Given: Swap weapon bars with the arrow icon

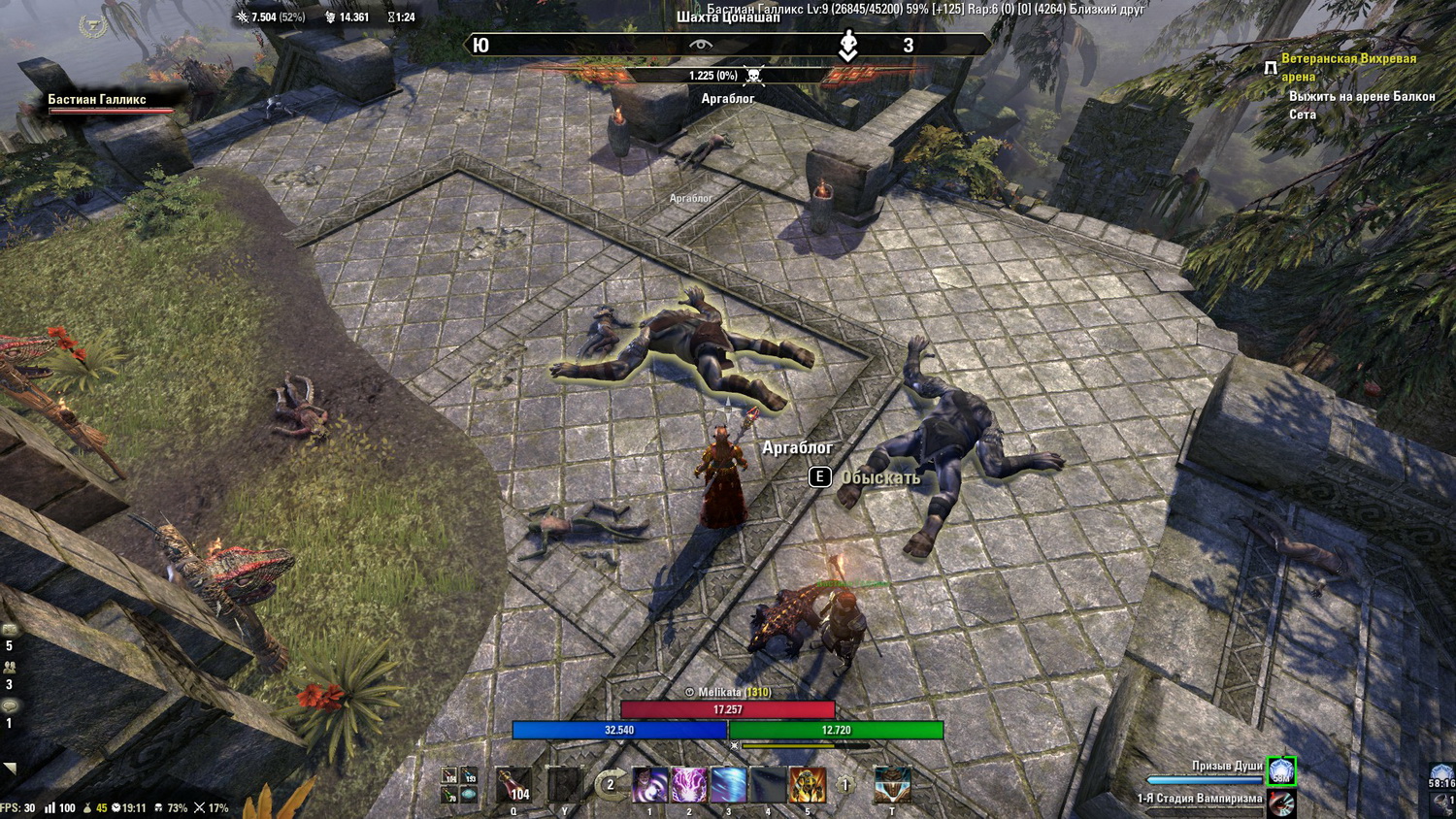Looking at the screenshot, I should (610, 784).
